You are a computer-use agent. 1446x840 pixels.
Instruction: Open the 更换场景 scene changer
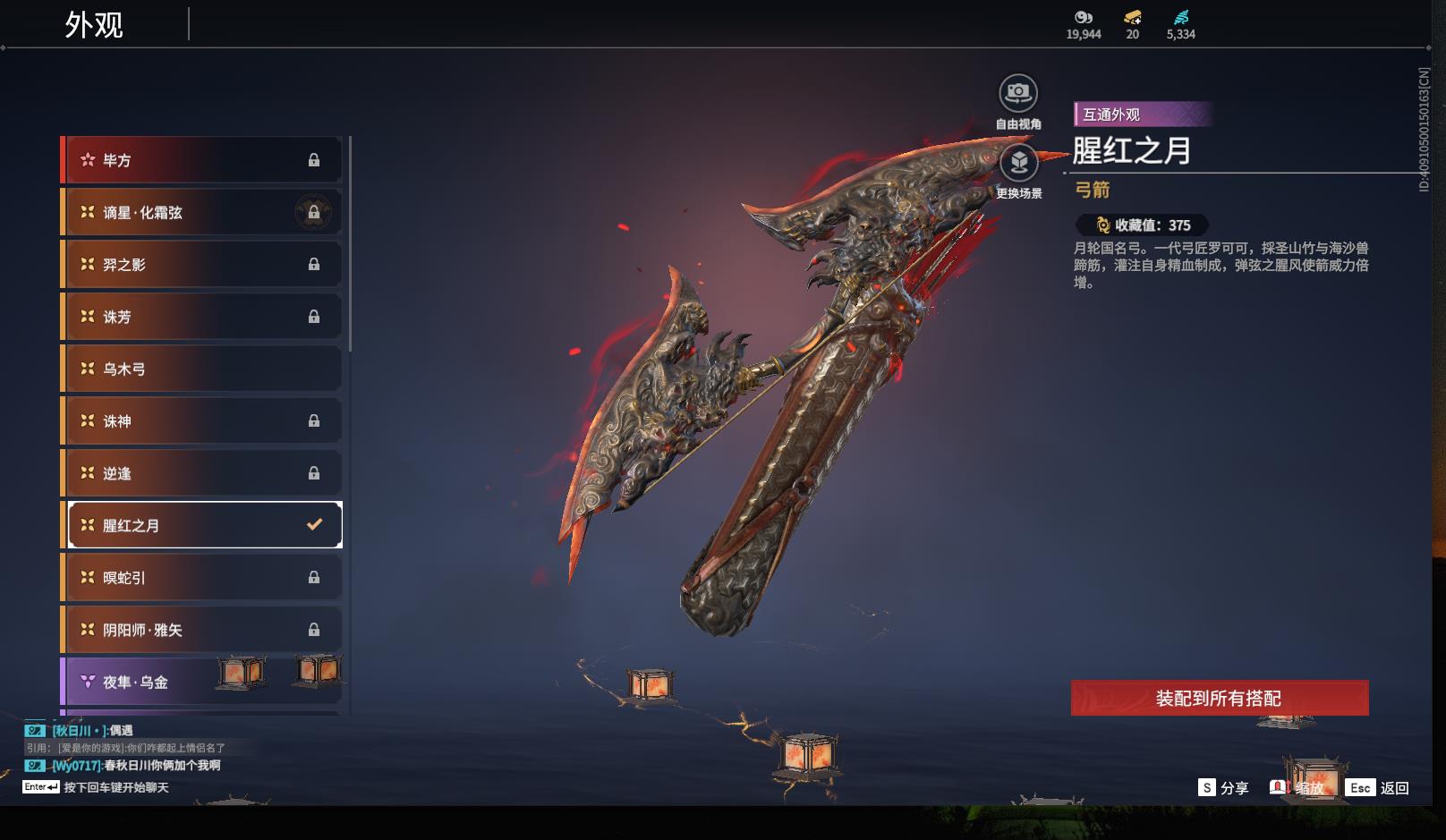pyautogui.click(x=1018, y=163)
